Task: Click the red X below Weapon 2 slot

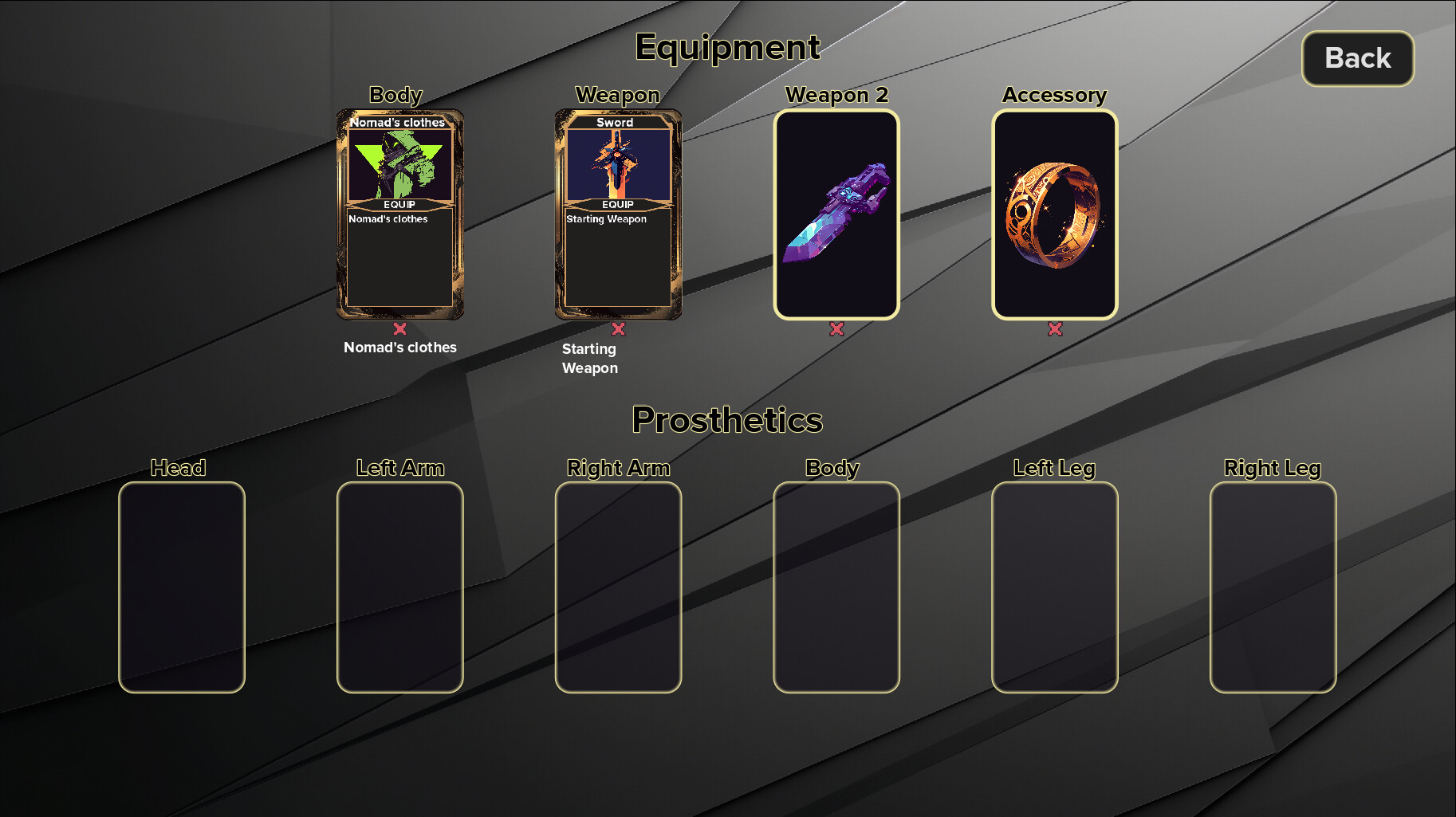Action: (837, 328)
